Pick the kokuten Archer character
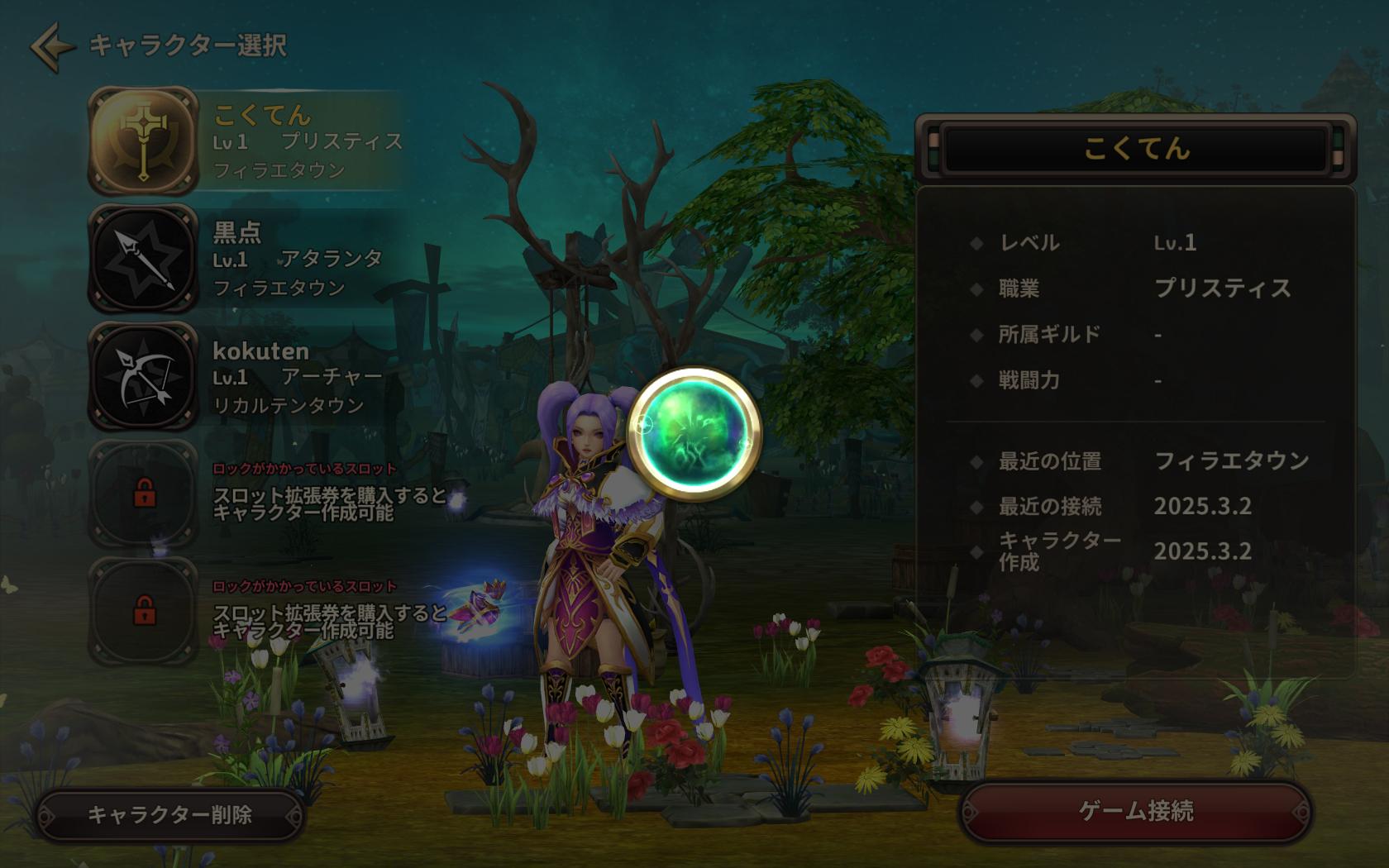Screen dimensions: 1389x868 [x=248, y=377]
